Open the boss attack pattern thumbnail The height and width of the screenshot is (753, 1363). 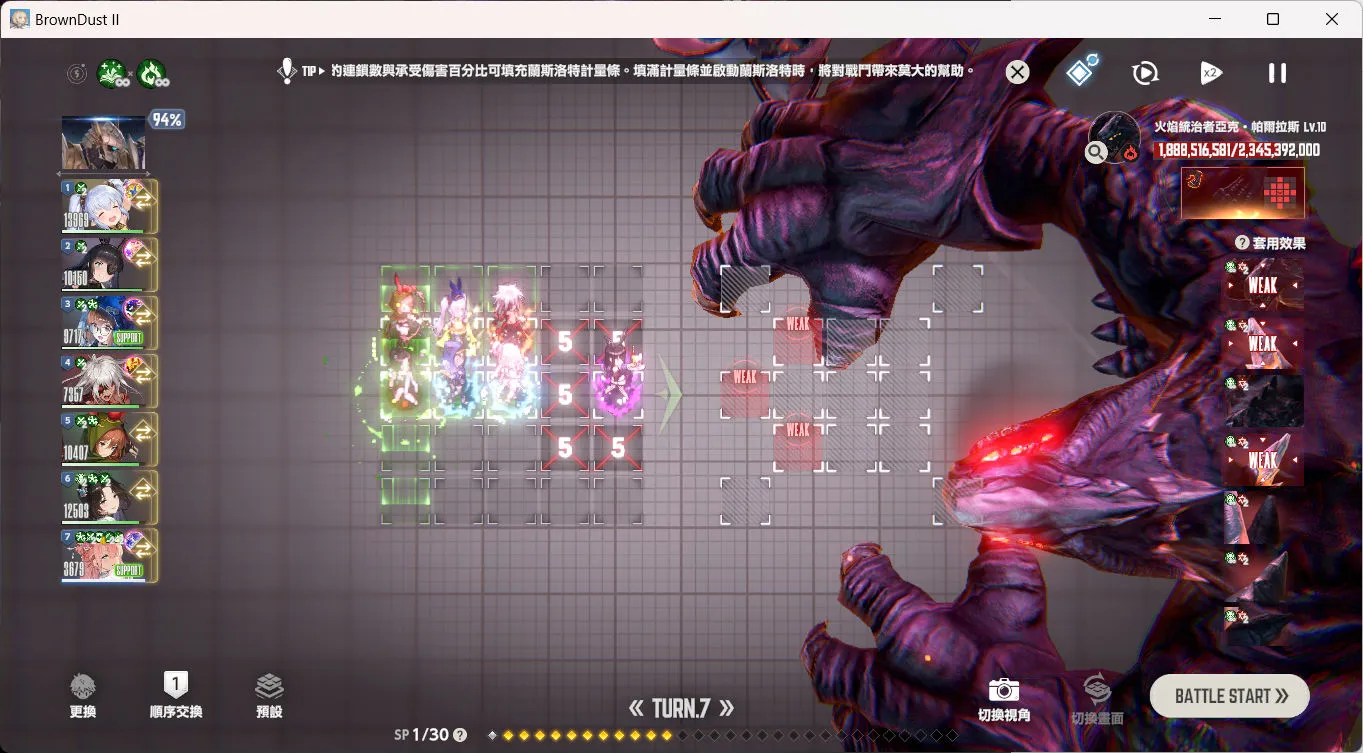click(x=1242, y=192)
